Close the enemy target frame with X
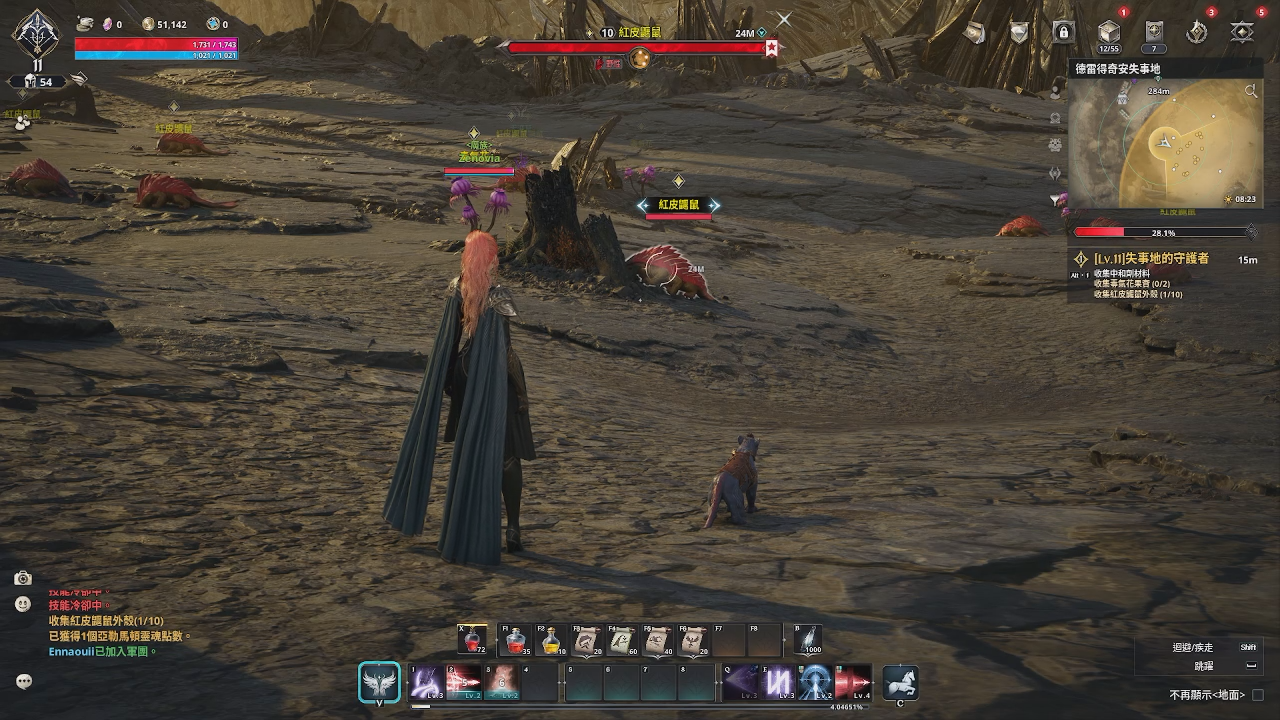This screenshot has width=1280, height=720. point(784,19)
